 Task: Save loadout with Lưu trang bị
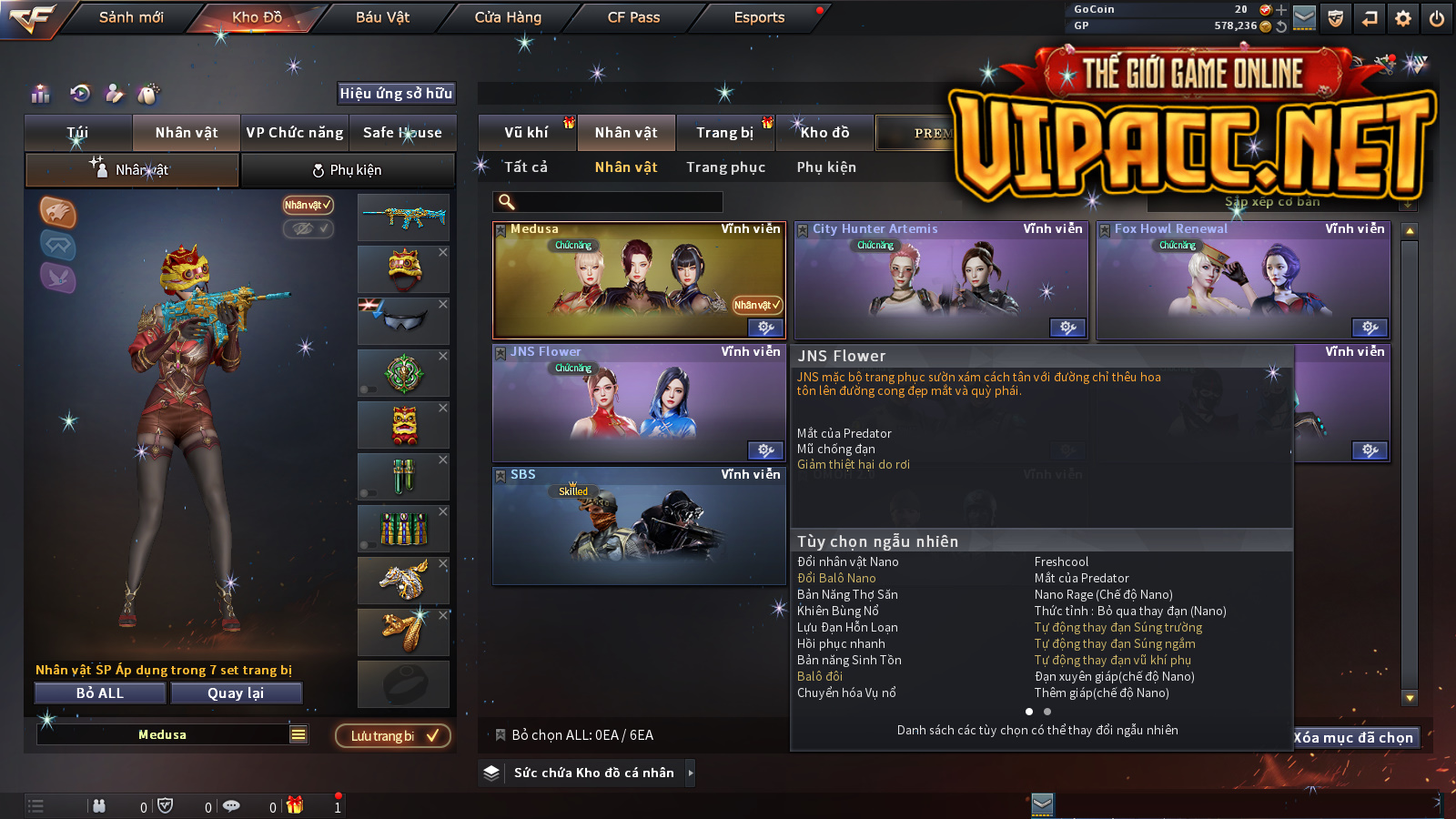tap(393, 736)
